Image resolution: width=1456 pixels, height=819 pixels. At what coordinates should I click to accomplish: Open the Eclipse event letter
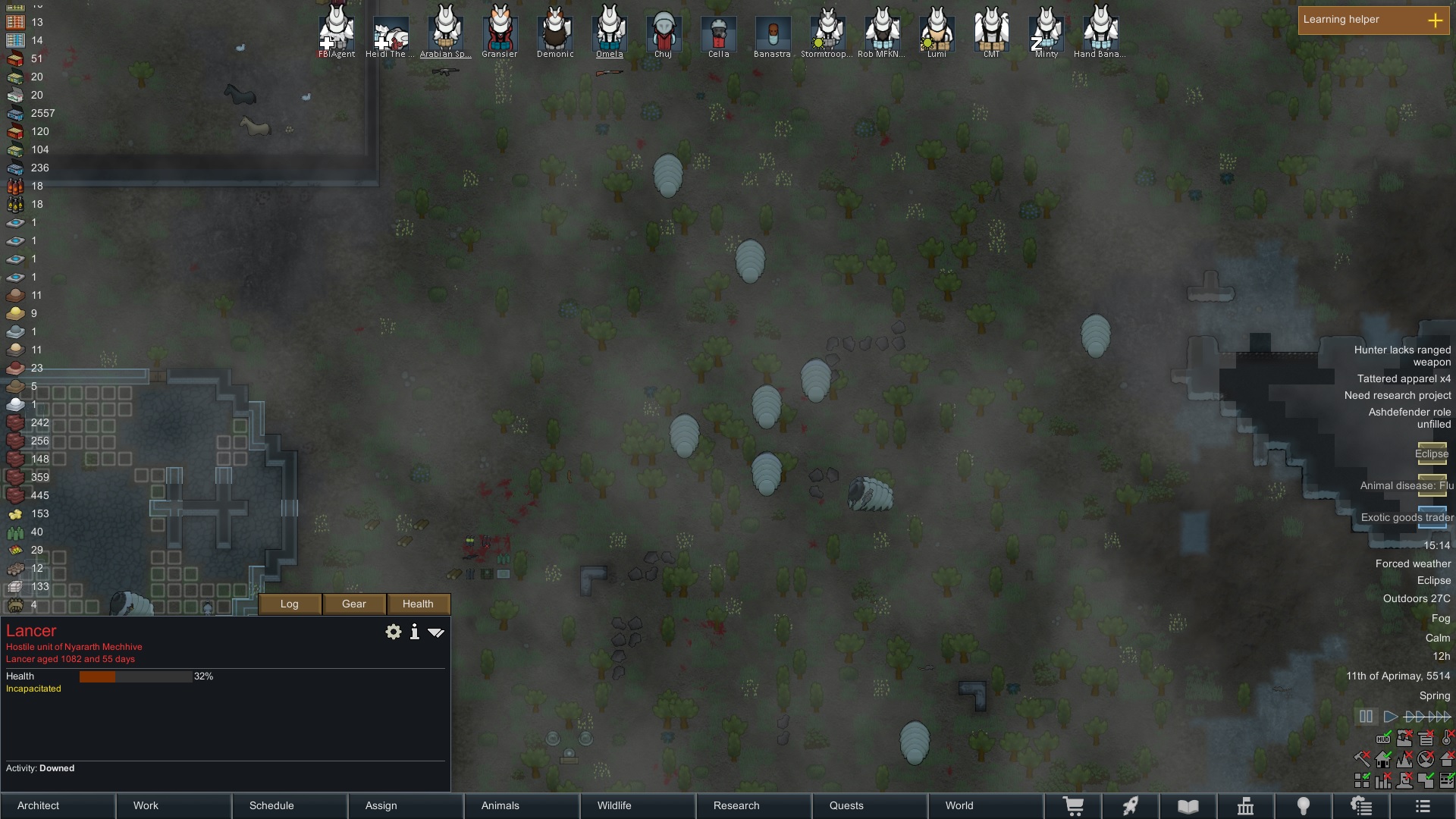click(x=1432, y=453)
